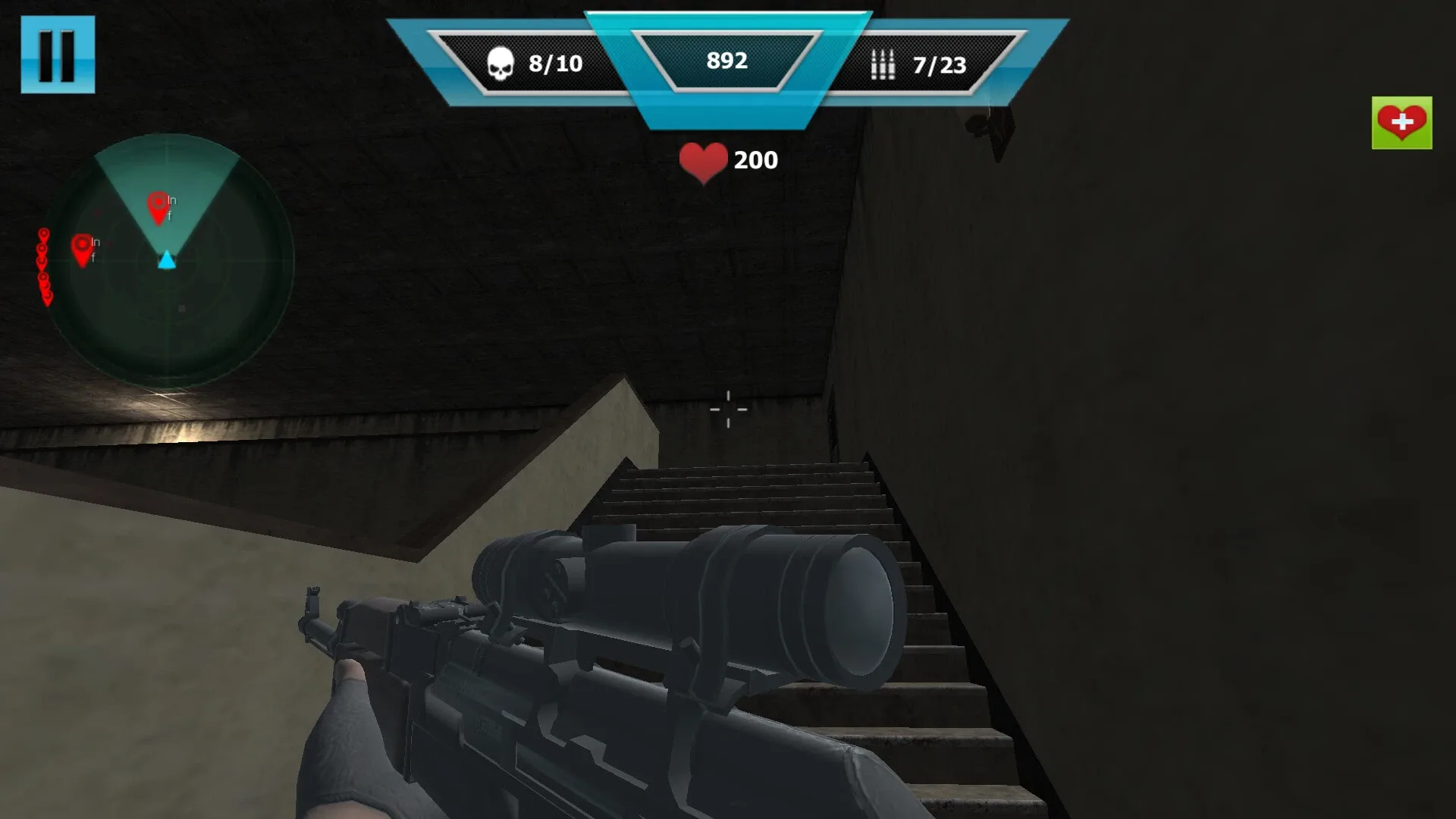Tap the enemy pin inside the radar cone
This screenshot has width=1456, height=819.
pos(158,205)
